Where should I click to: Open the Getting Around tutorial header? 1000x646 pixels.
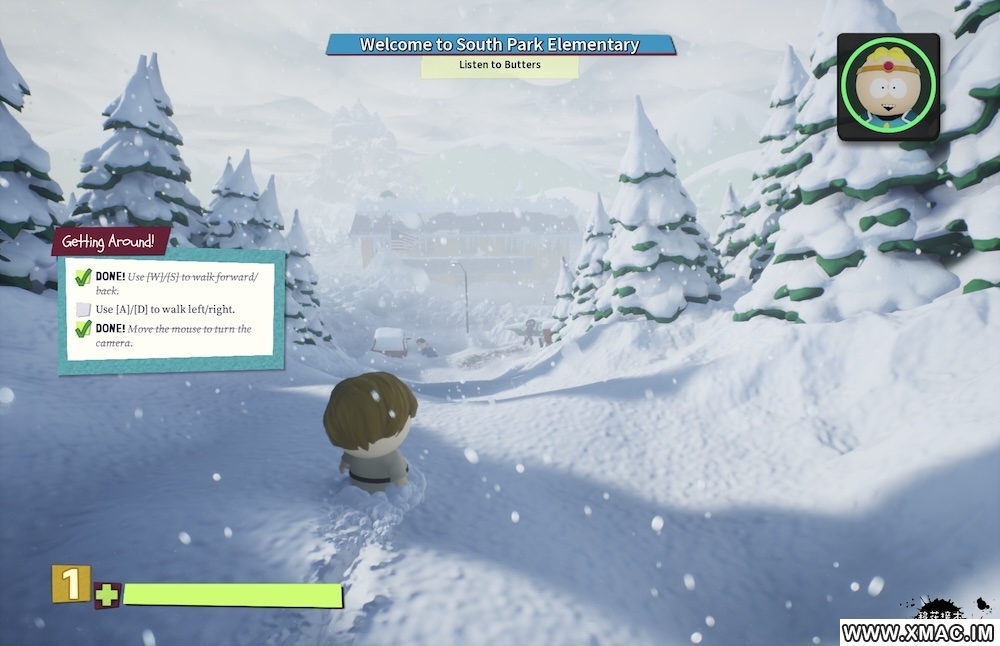click(x=109, y=241)
